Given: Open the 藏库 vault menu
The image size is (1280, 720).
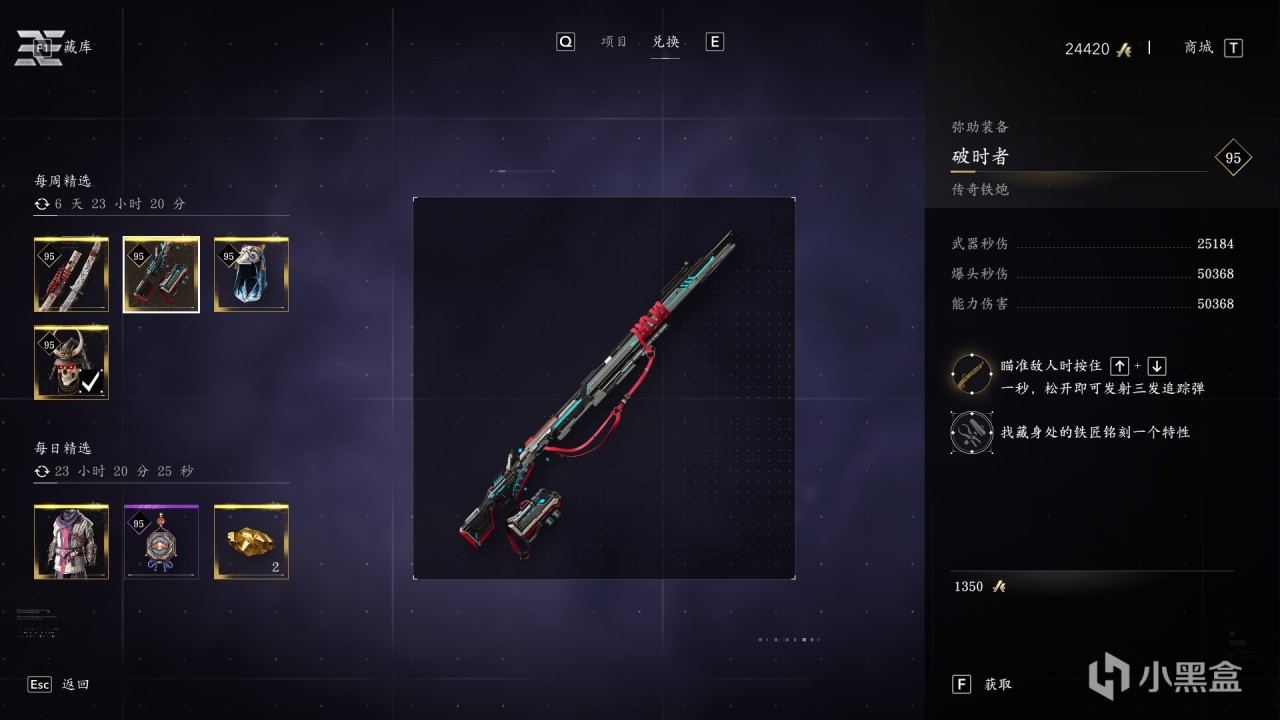Looking at the screenshot, I should coord(77,47).
